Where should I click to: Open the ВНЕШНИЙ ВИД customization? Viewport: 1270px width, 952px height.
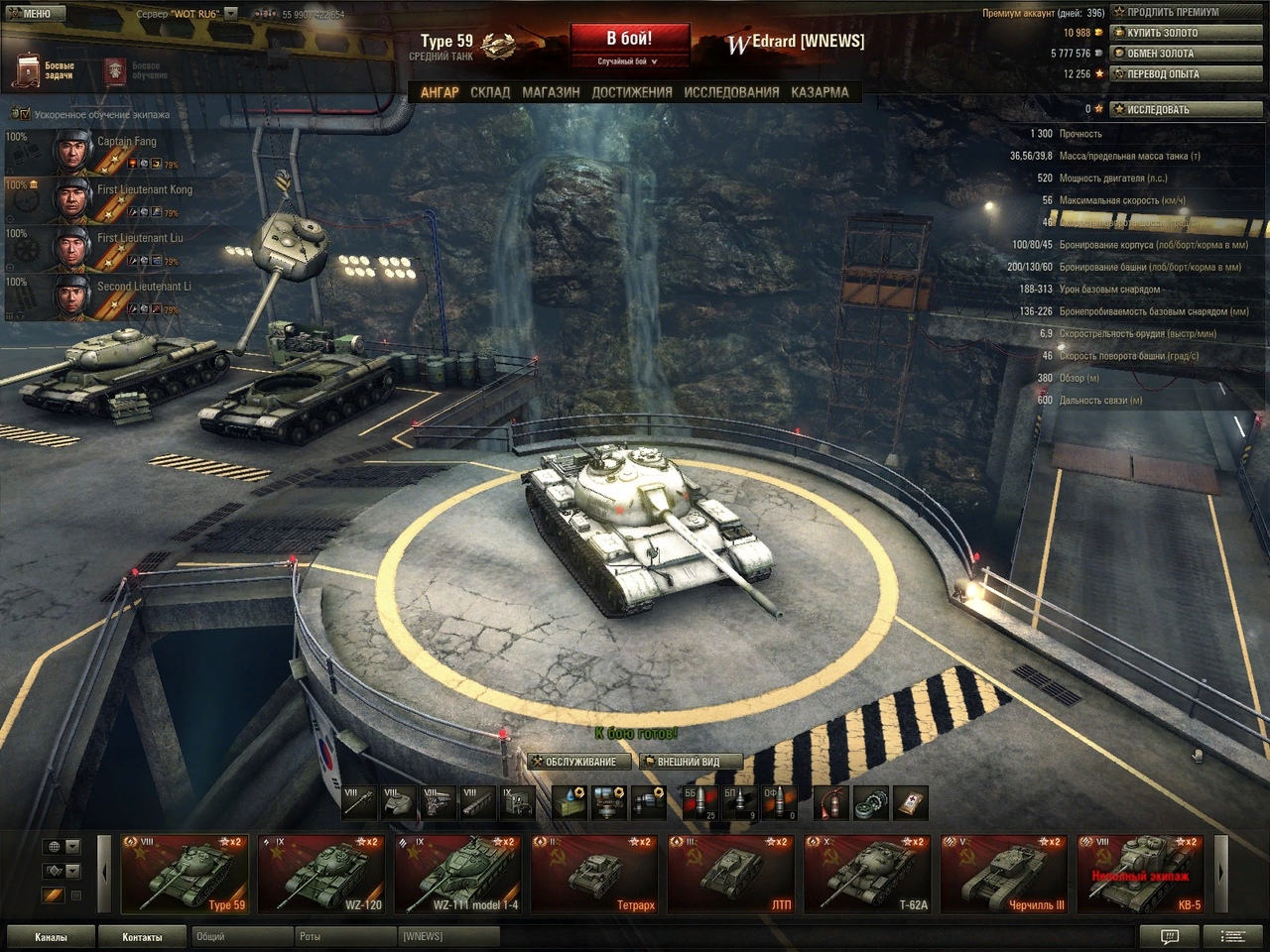[690, 762]
